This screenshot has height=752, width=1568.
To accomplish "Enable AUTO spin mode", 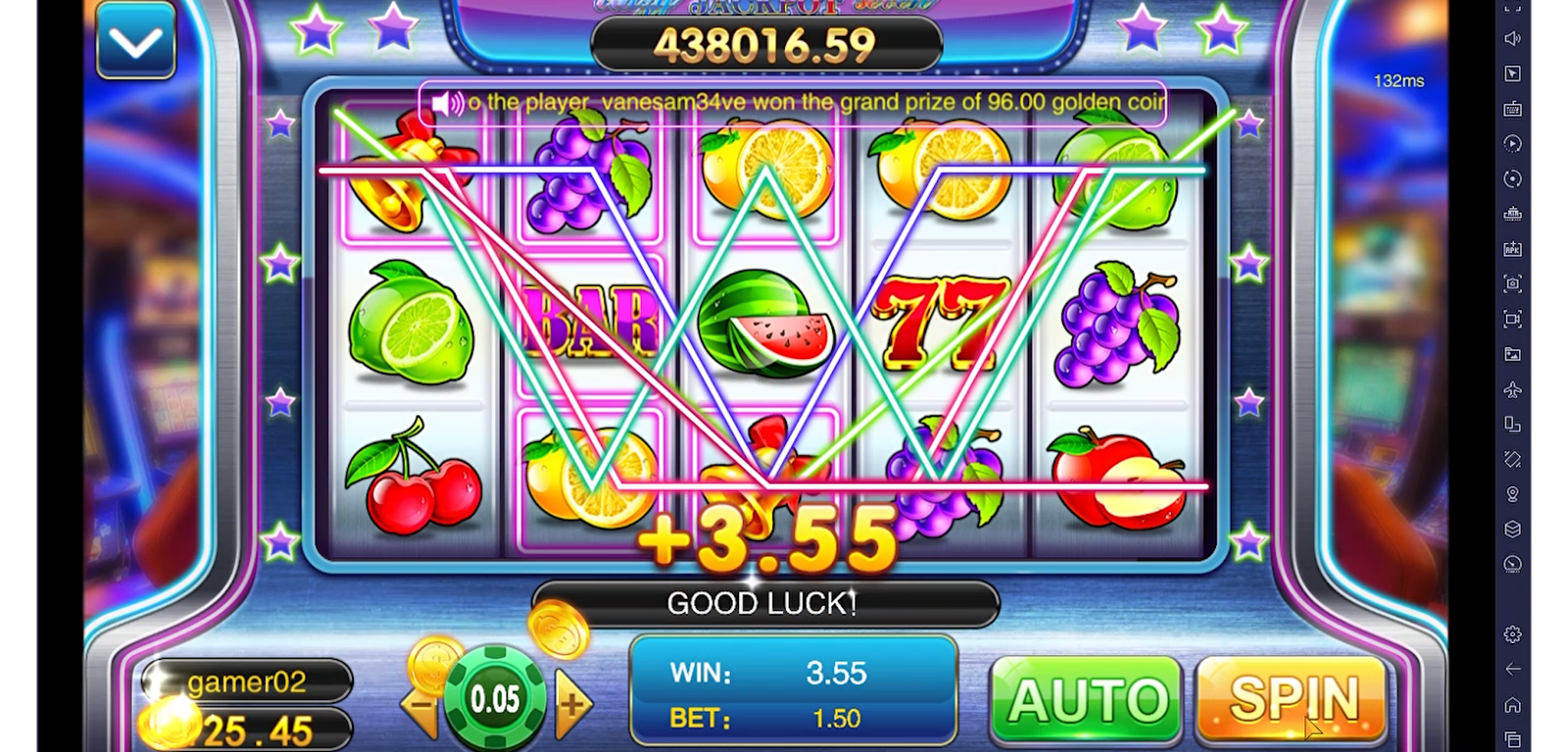I will click(x=1087, y=700).
